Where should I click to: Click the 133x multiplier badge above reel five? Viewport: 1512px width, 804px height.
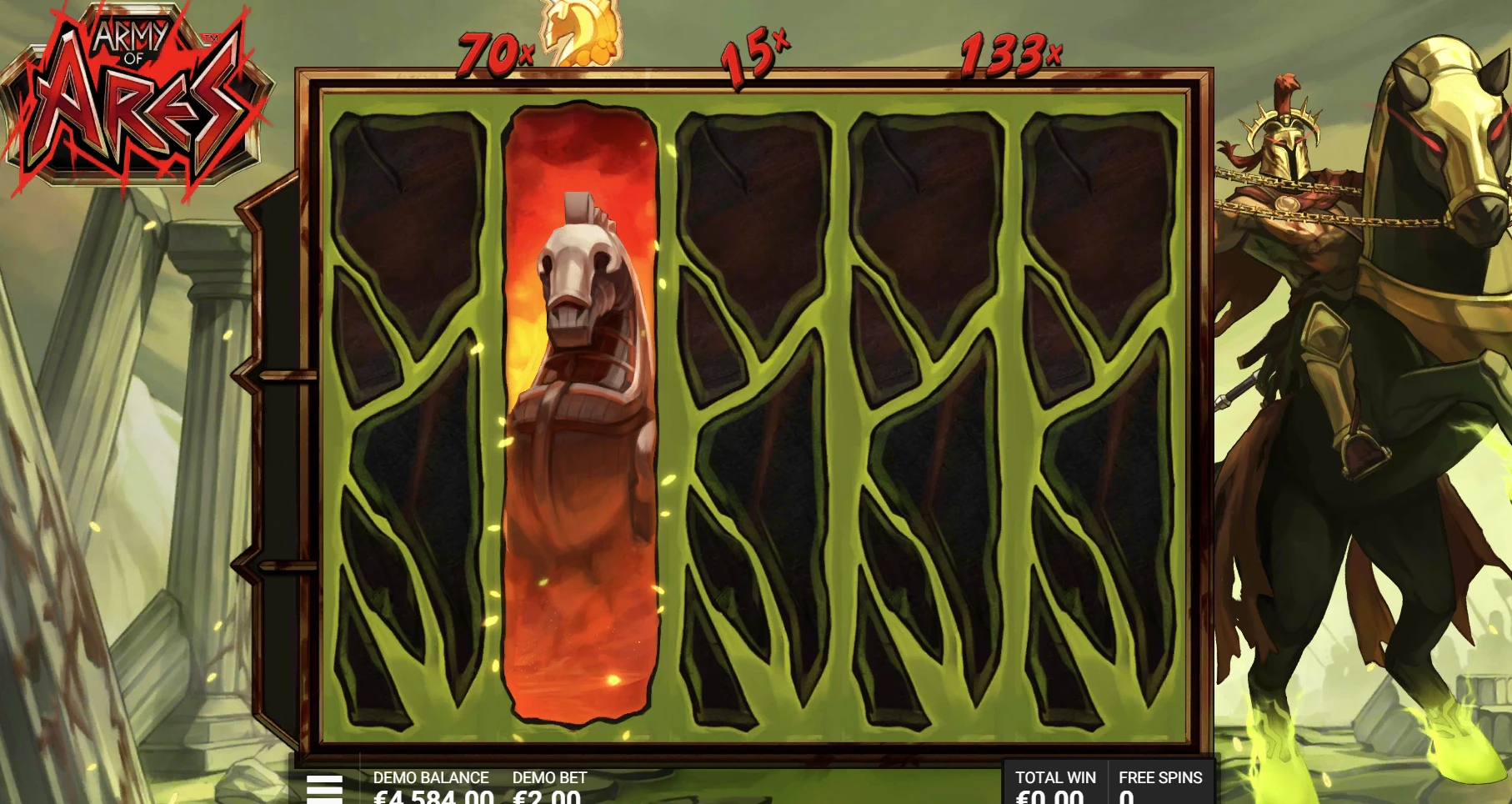click(1009, 52)
